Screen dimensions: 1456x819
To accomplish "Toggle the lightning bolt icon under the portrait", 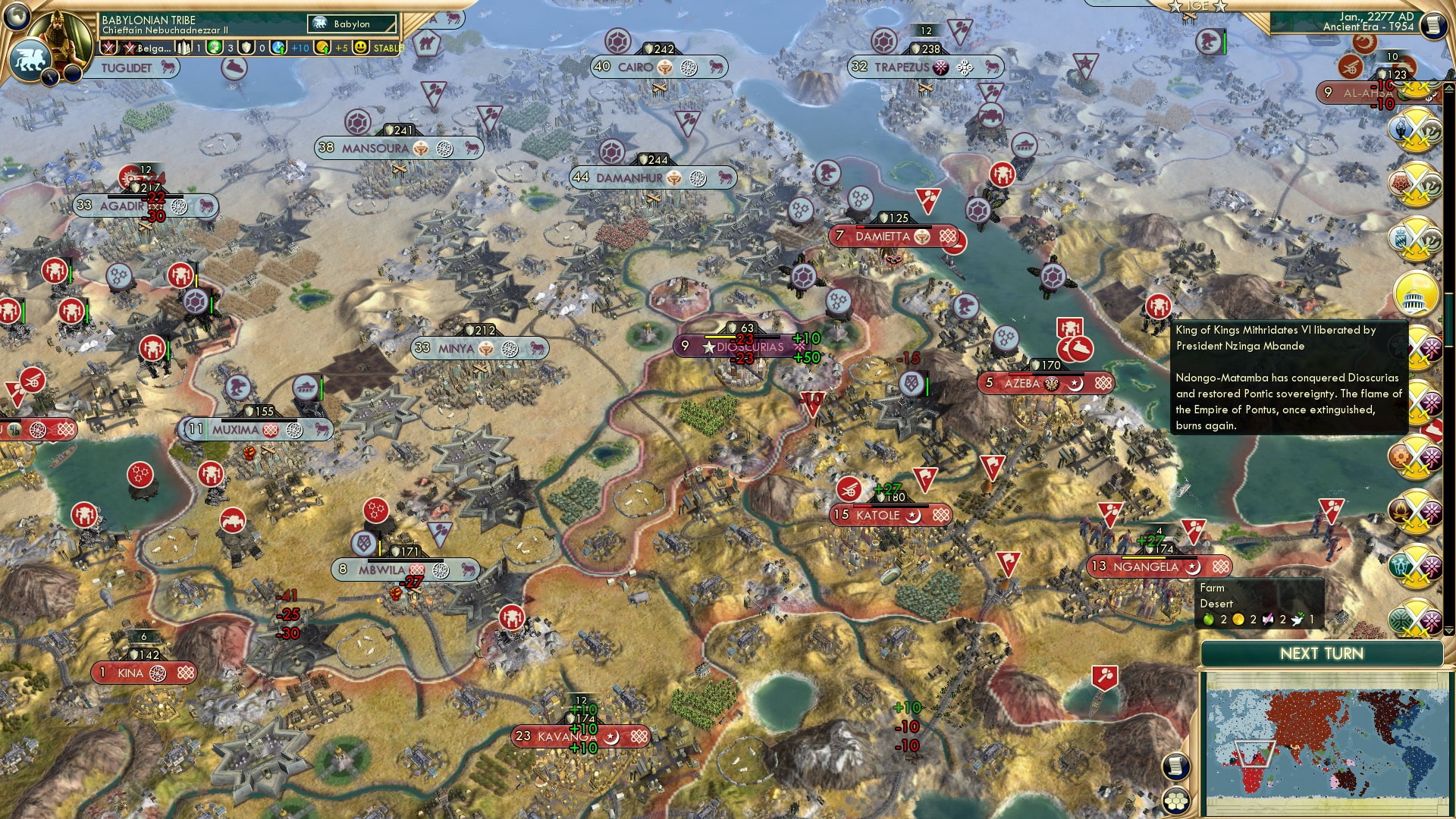I will point(51,76).
